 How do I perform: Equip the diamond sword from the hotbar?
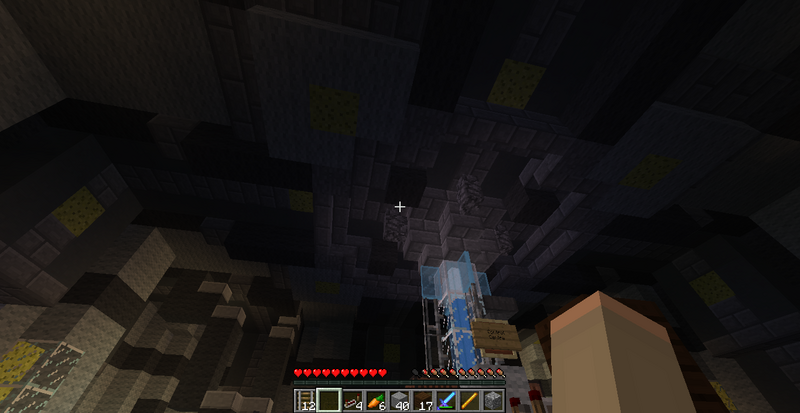point(448,400)
